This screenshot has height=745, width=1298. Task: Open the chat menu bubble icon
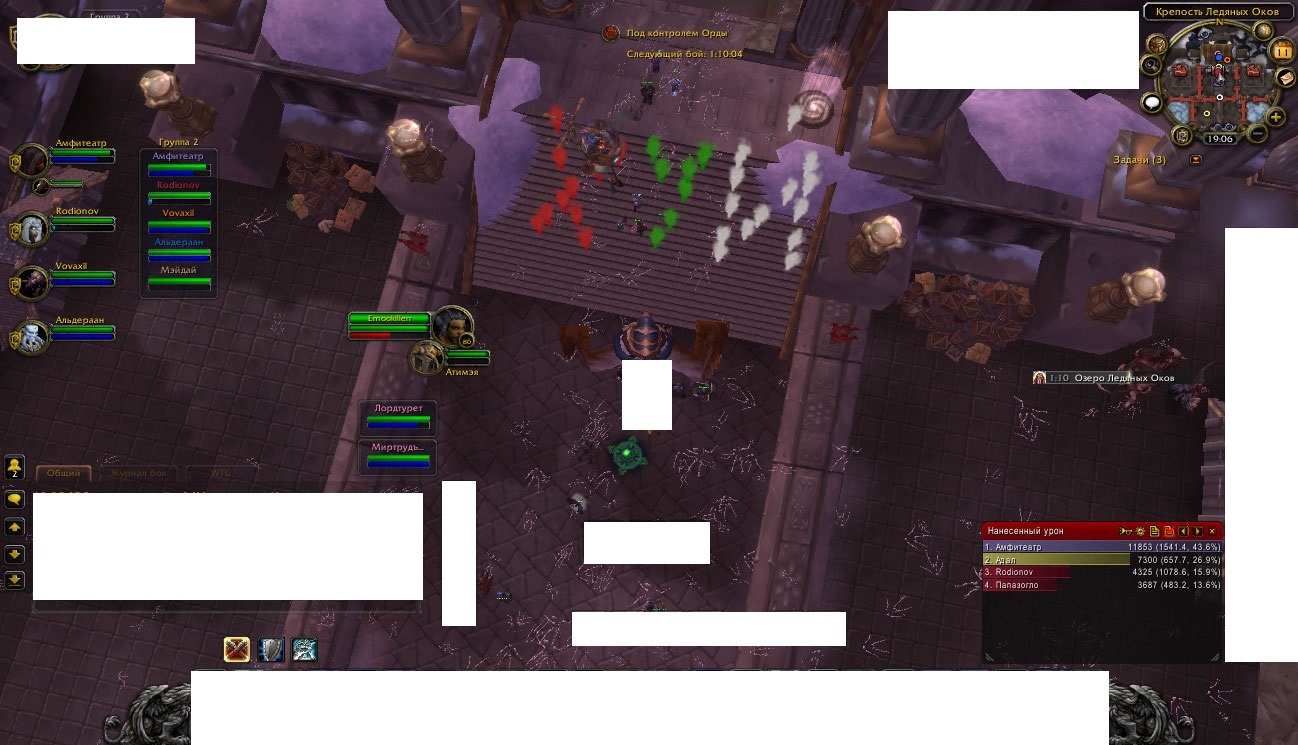click(x=15, y=499)
